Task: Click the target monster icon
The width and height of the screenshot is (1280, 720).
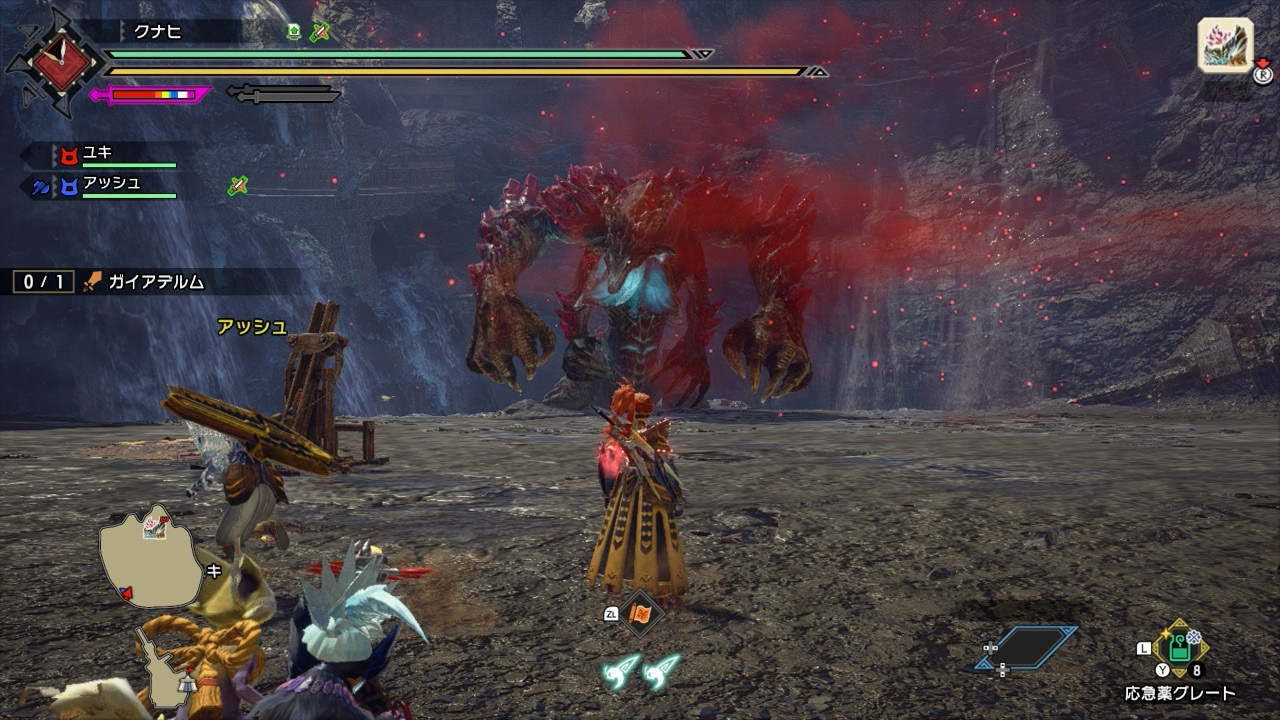Action: 1225,45
